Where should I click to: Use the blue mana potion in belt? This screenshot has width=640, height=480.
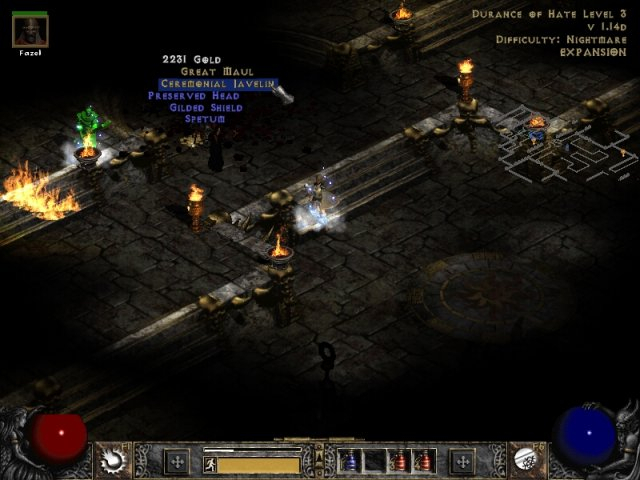click(351, 461)
